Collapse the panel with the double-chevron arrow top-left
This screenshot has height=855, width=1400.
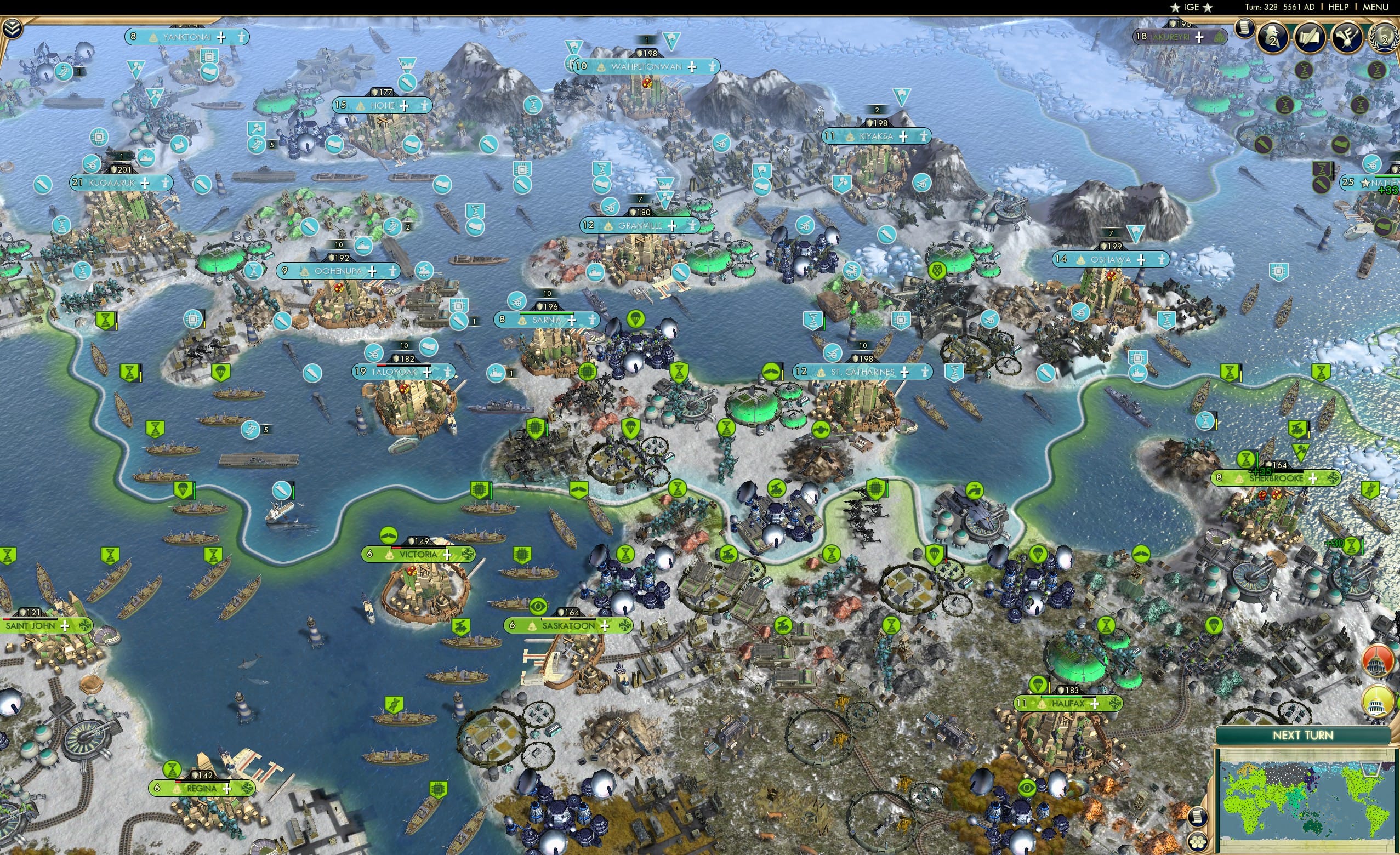click(13, 29)
